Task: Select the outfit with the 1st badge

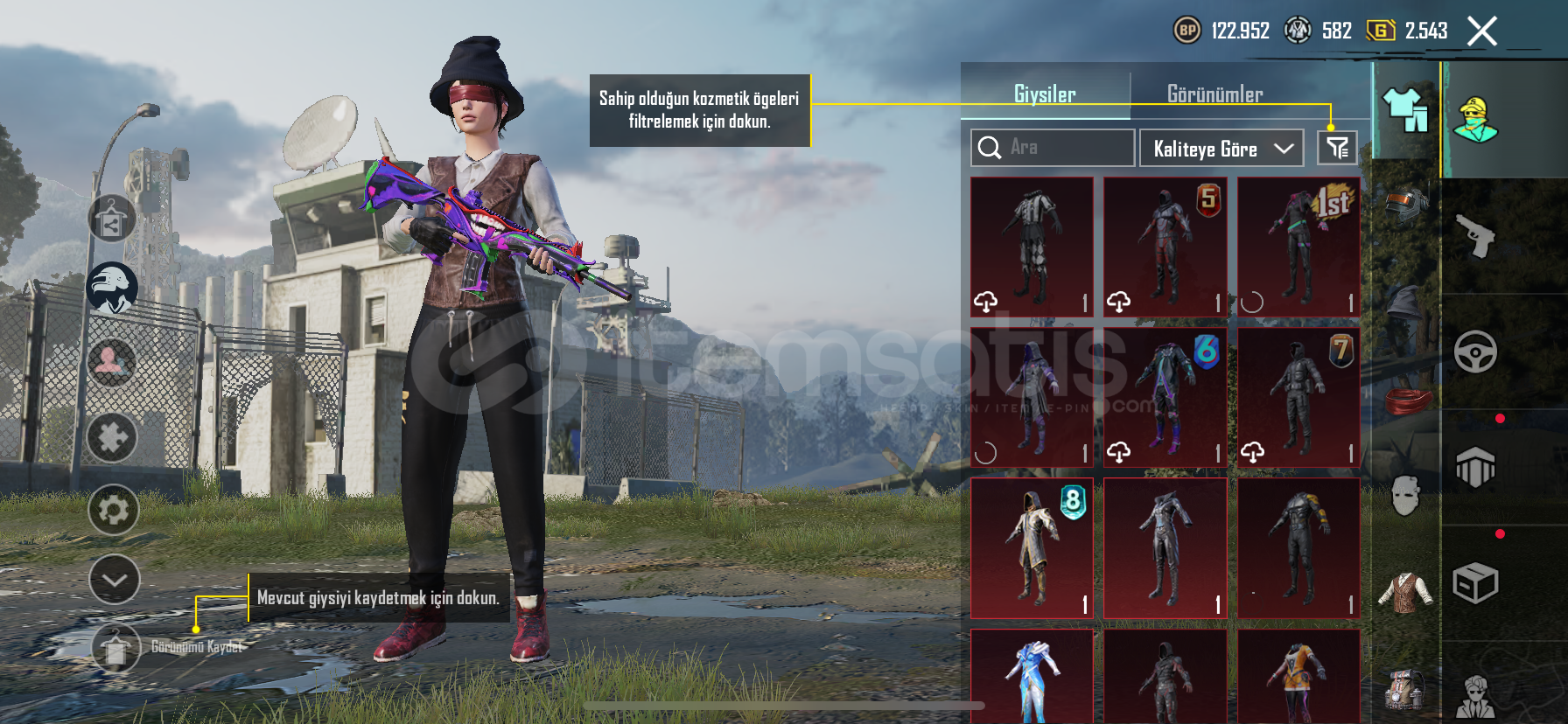Action: 1298,247
